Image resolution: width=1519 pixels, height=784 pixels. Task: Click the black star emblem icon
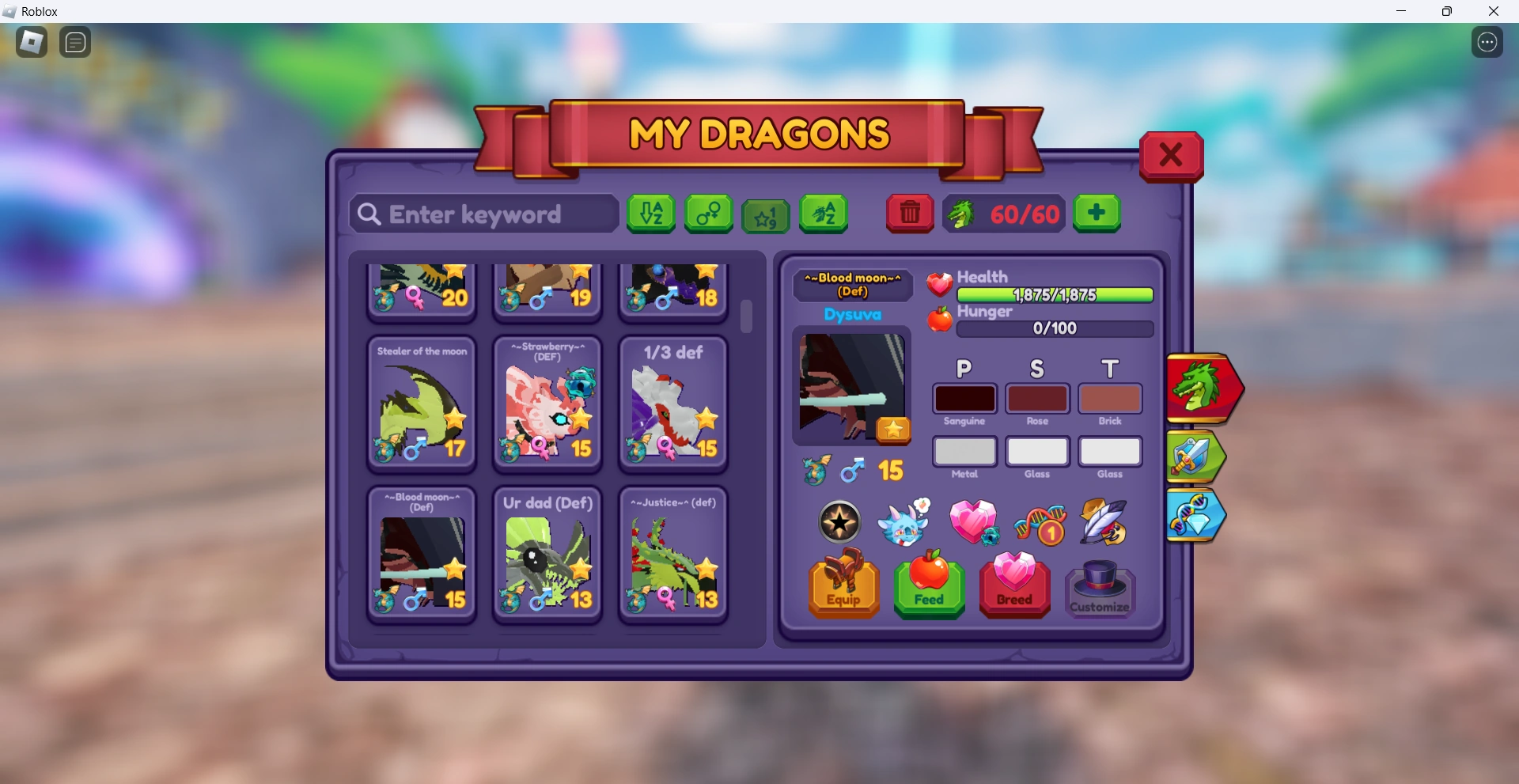(839, 522)
